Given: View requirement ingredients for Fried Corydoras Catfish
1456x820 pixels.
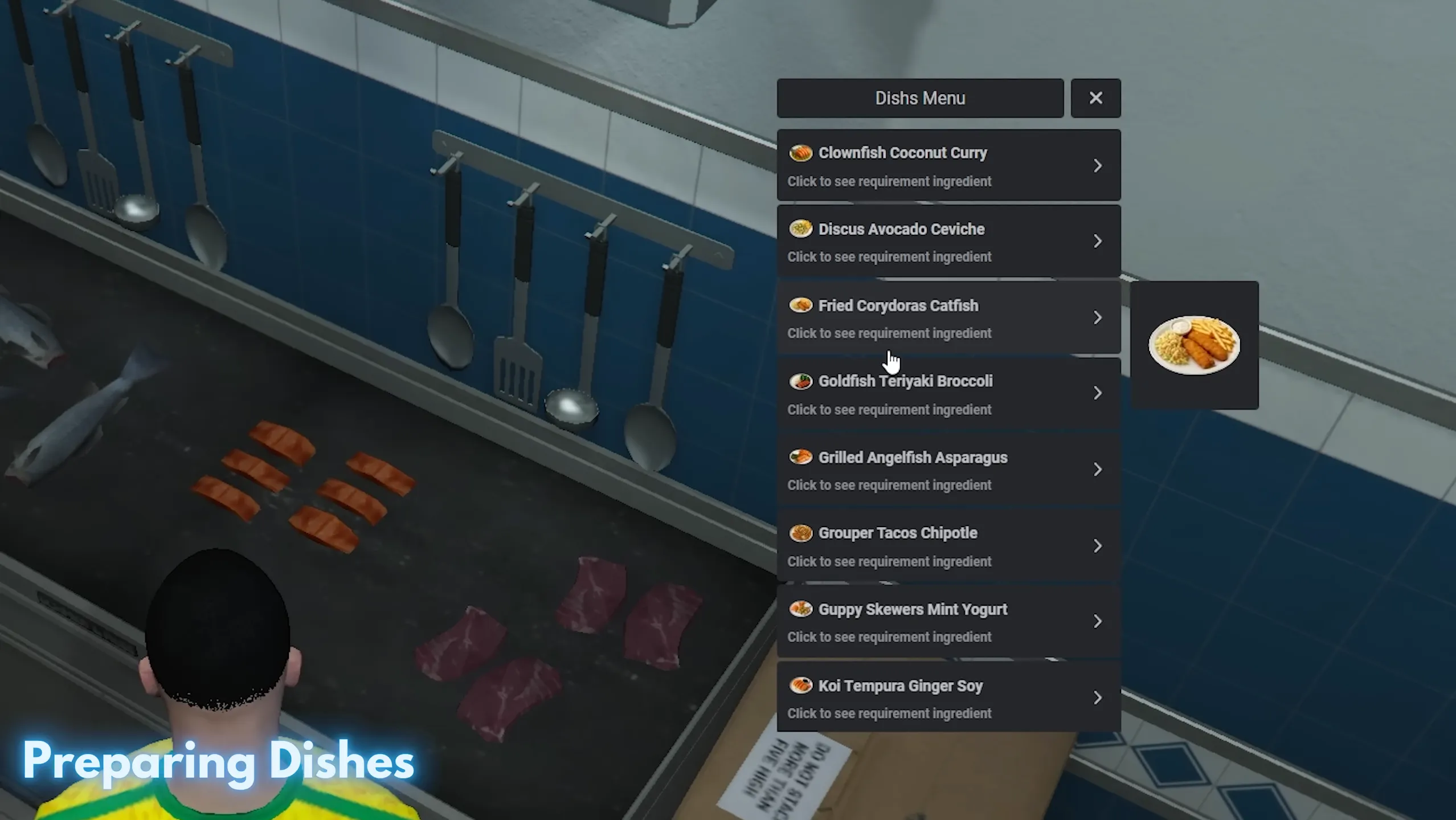Looking at the screenshot, I should 889,333.
